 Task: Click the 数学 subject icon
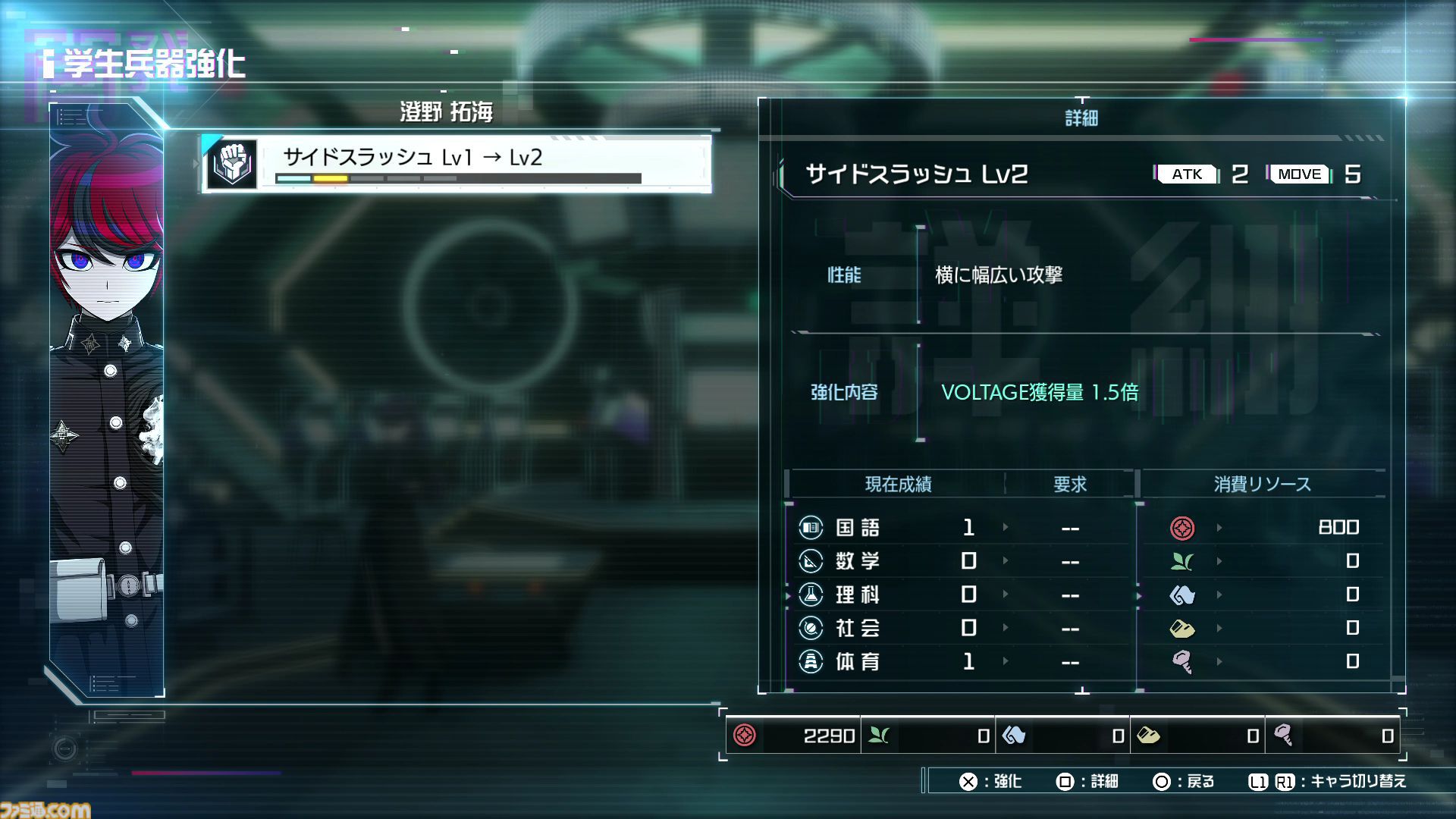810,561
